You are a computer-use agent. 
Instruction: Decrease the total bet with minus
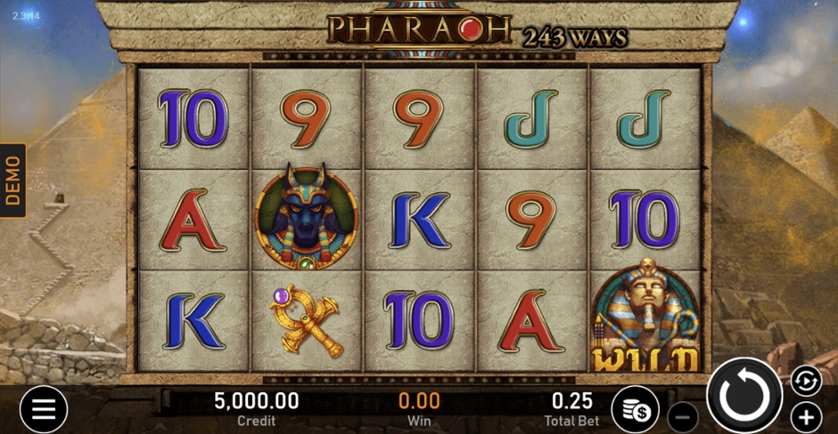[682, 415]
